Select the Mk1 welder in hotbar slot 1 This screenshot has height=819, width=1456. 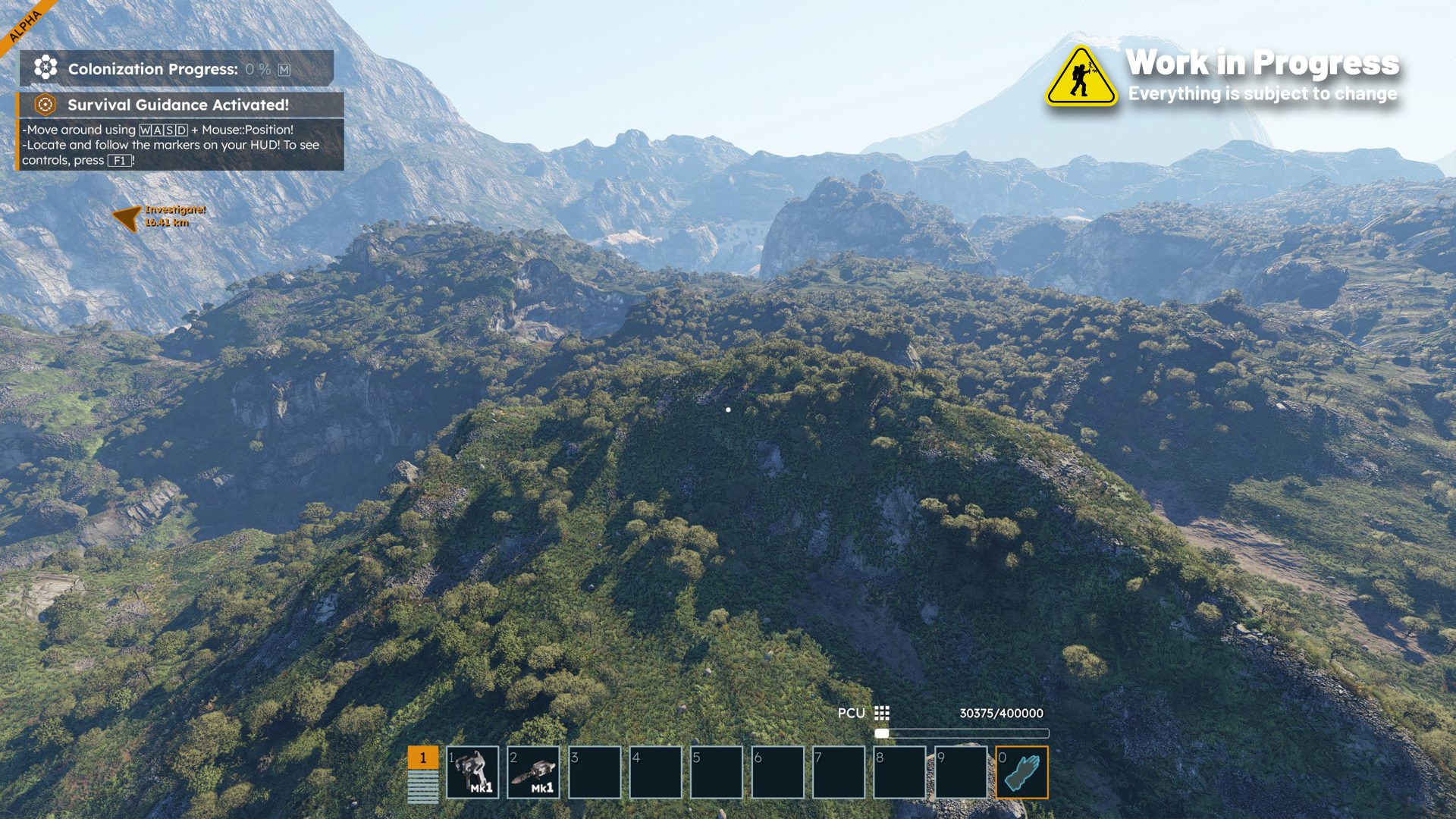(472, 772)
